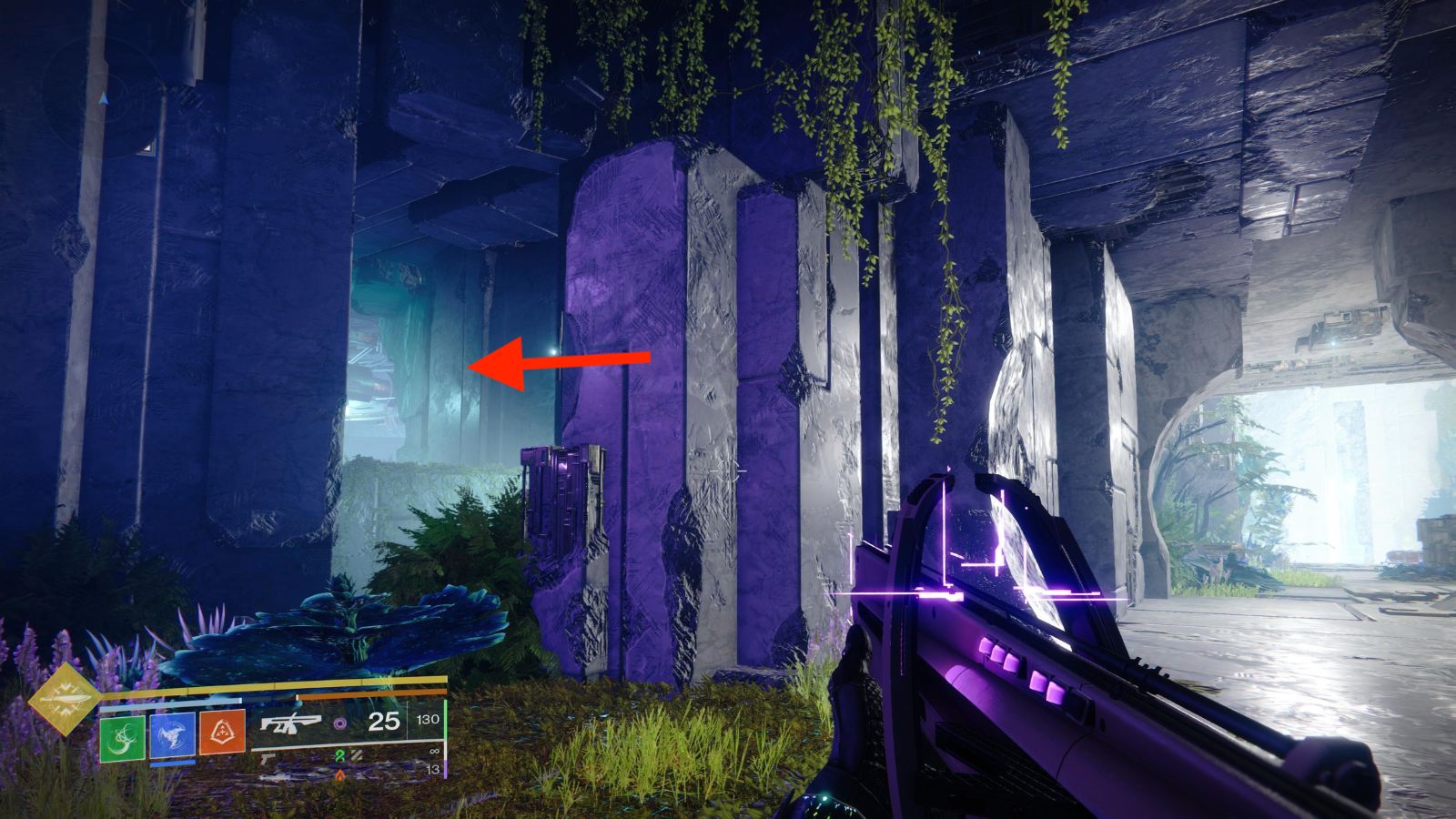
Task: Select the equipped auto rifle silhouette icon
Action: 290,723
